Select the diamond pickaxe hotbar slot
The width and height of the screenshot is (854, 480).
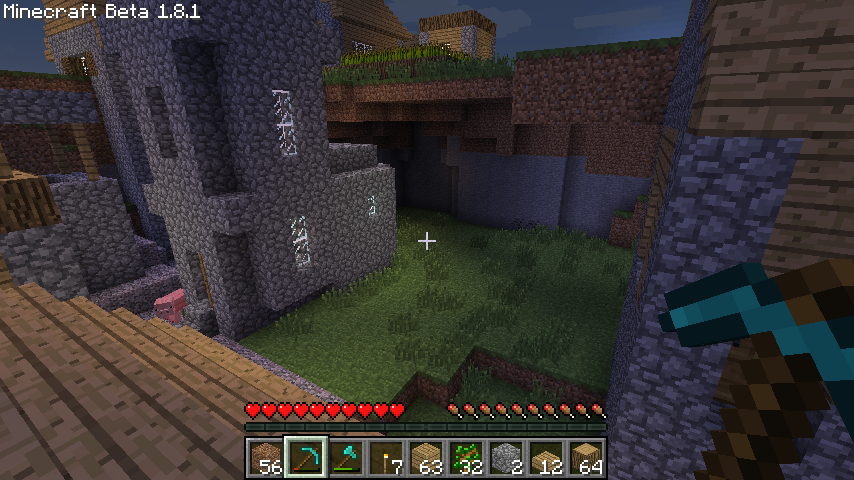306,458
